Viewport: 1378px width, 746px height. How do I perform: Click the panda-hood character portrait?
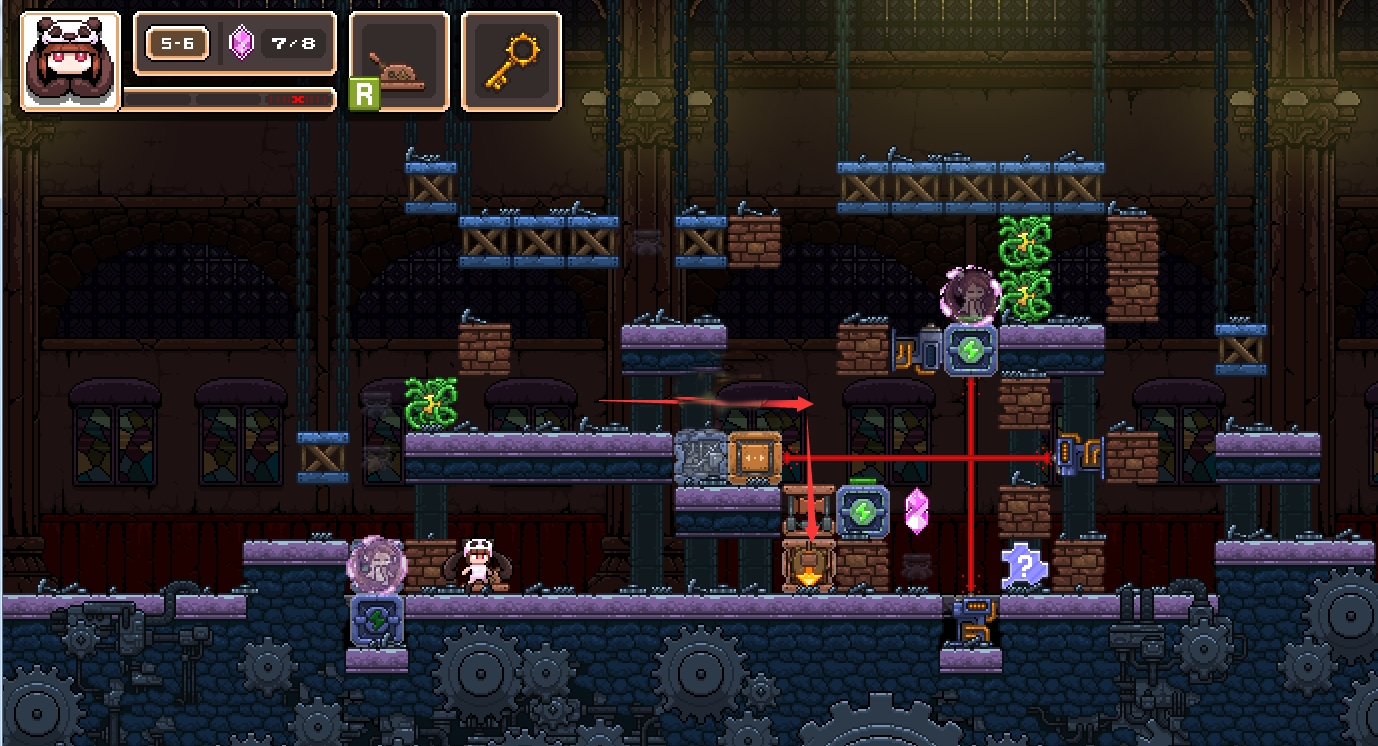(69, 61)
